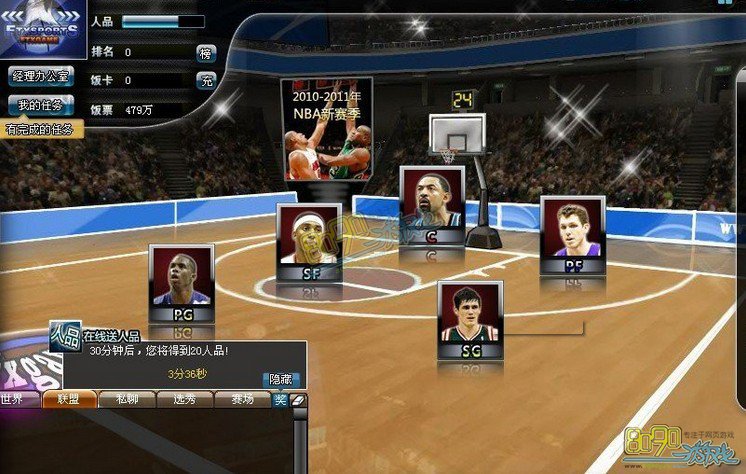Open the 2010-2011 NBA新赛季 banner
Screen dimensions: 746x474
pyautogui.click(x=326, y=129)
